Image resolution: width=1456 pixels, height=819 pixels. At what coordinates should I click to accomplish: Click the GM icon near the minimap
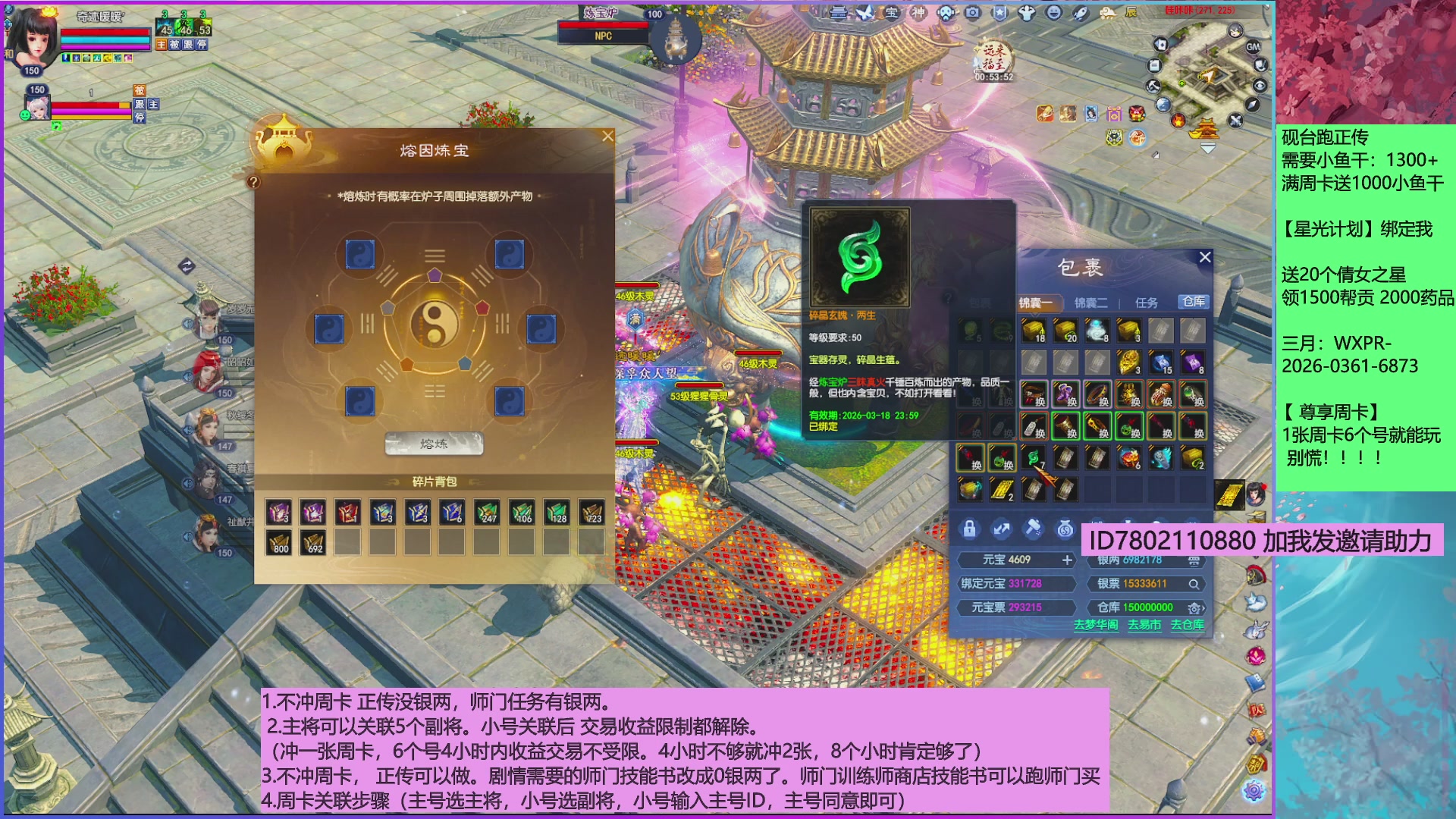[x=1254, y=45]
